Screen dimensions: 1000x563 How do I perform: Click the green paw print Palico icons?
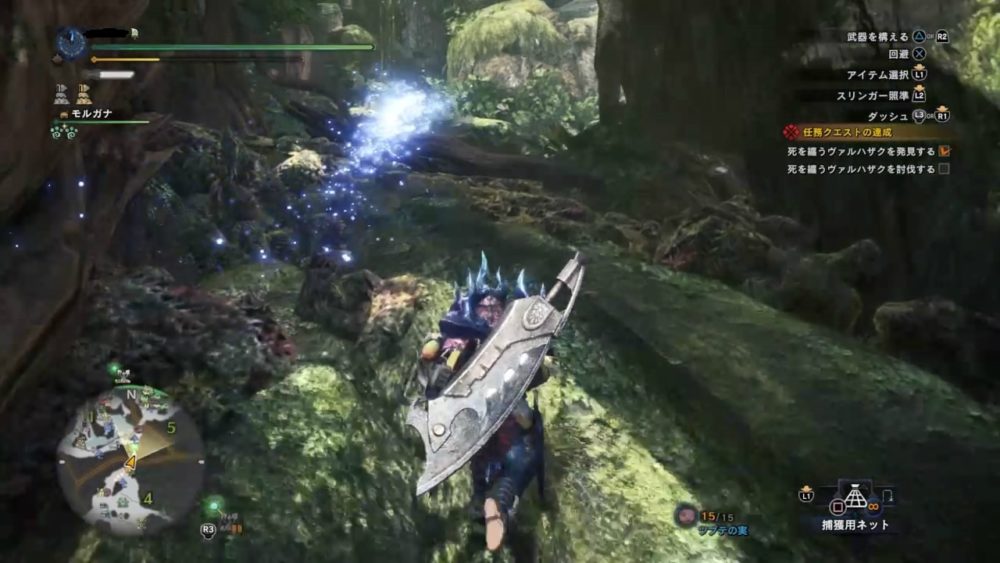pos(64,131)
